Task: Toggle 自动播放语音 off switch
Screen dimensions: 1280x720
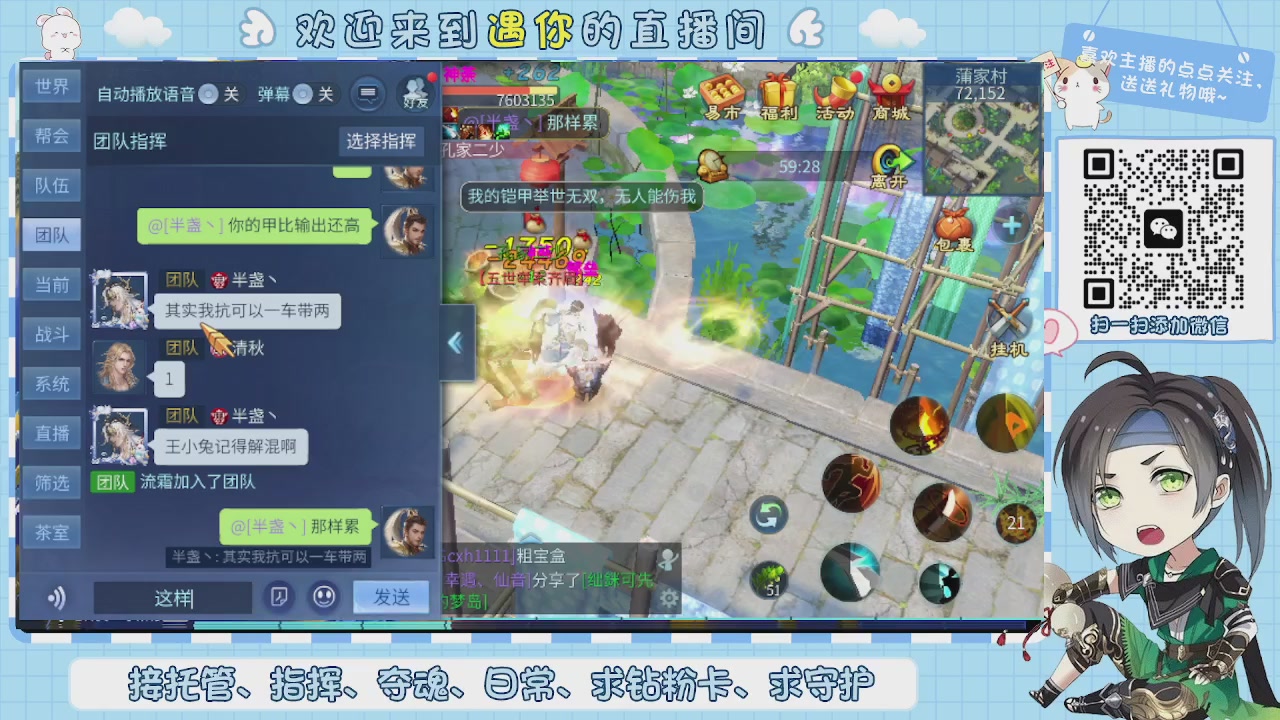Action: (x=207, y=95)
